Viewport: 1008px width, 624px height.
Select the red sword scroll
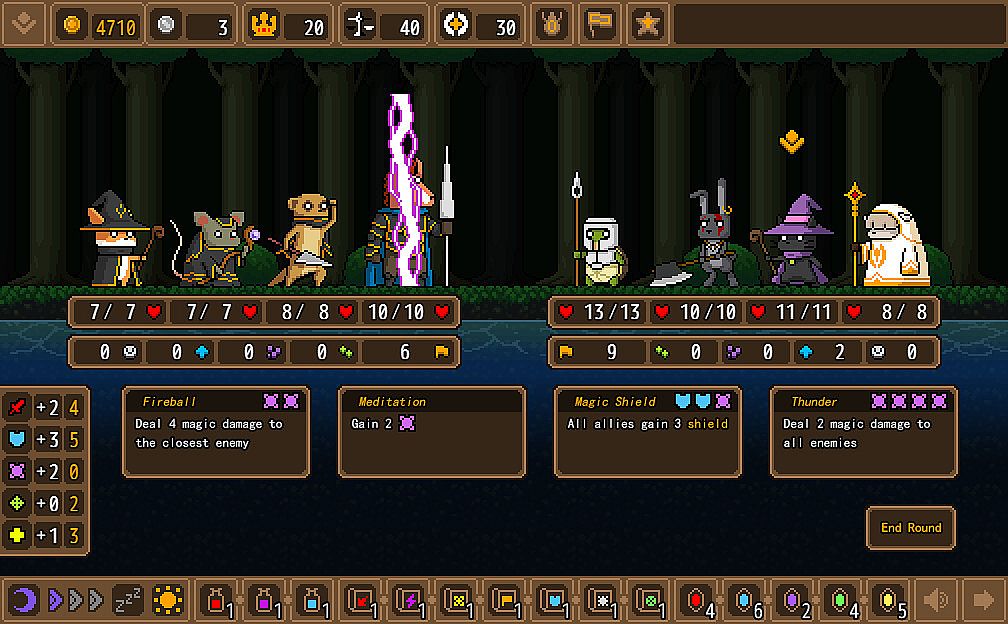point(360,600)
